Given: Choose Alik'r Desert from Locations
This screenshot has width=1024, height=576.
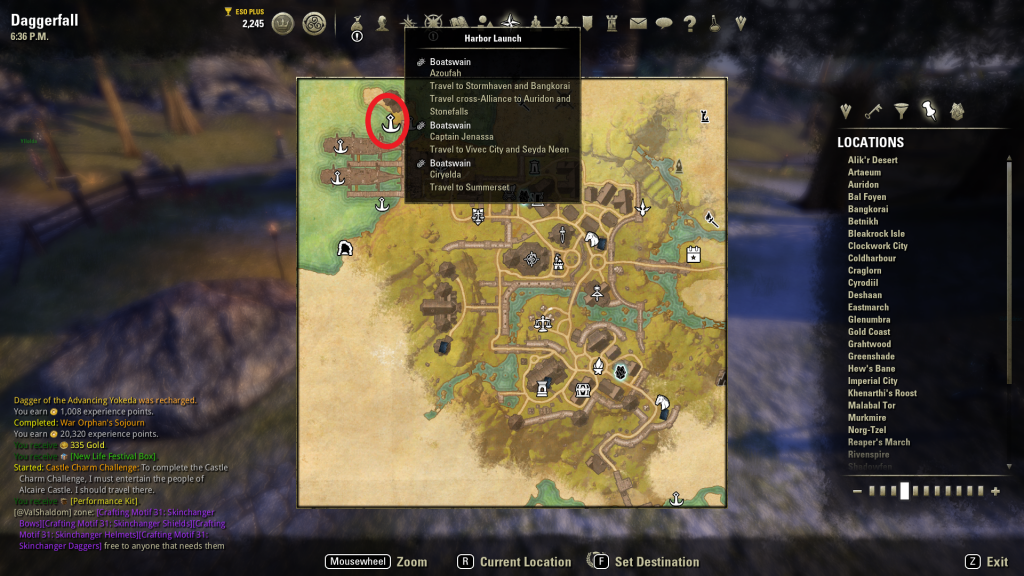Looking at the screenshot, I should pyautogui.click(x=873, y=160).
